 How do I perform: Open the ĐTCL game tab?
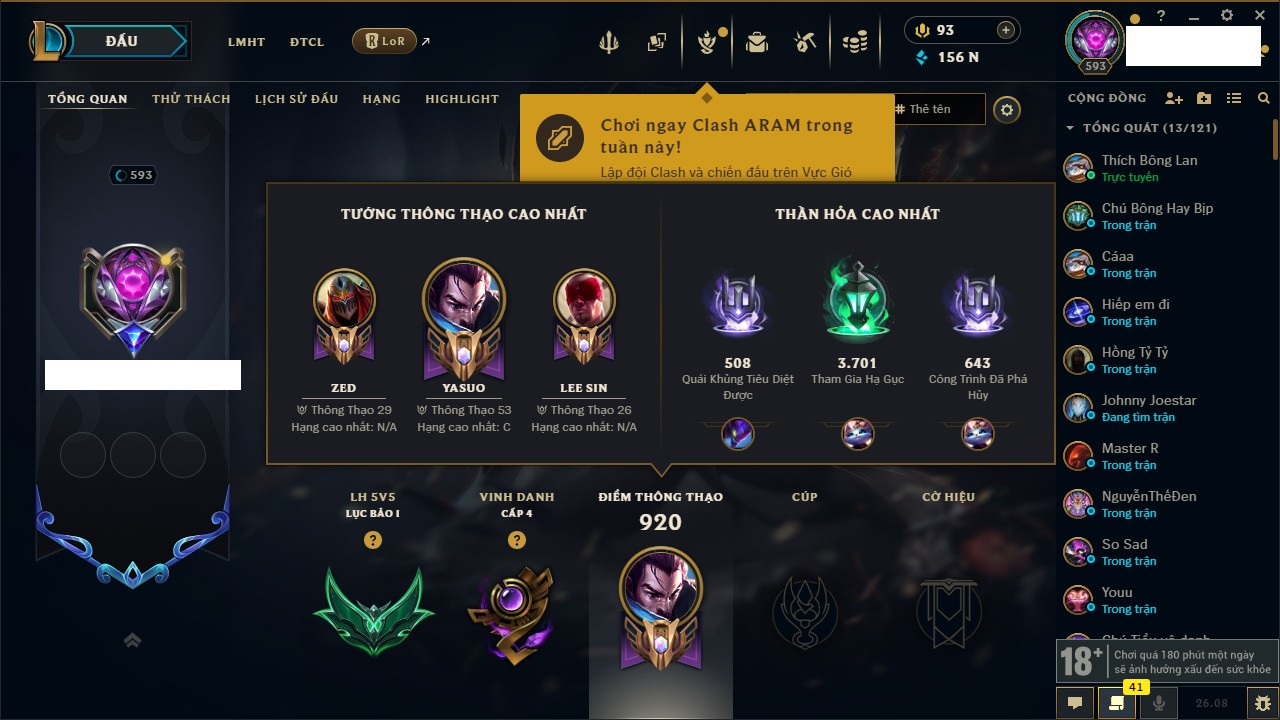(x=307, y=42)
